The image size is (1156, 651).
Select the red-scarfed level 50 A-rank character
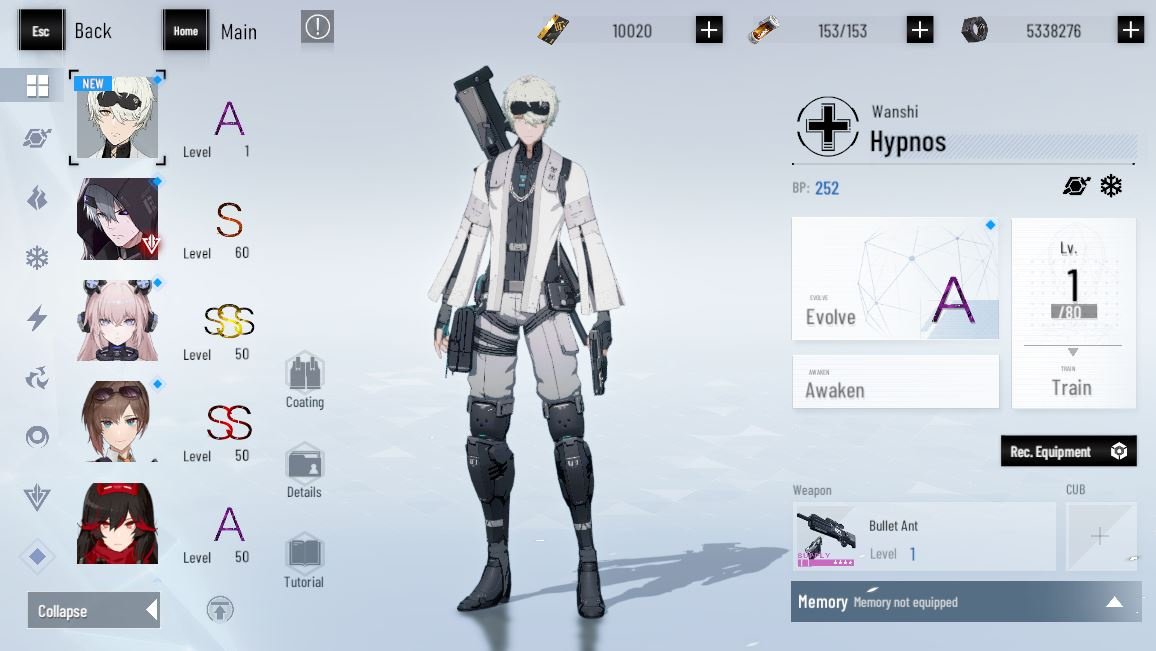point(118,523)
